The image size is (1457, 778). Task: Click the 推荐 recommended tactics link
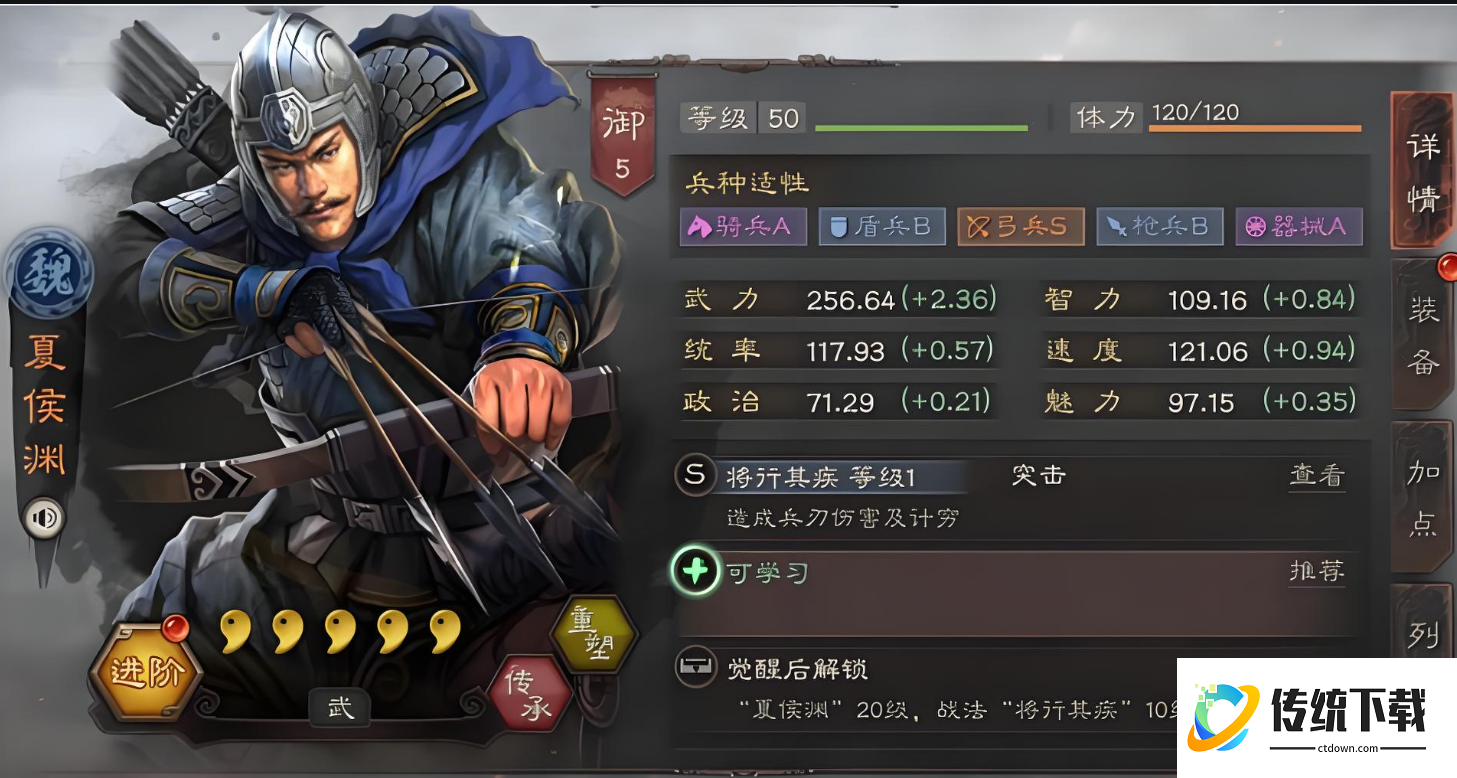click(1320, 573)
